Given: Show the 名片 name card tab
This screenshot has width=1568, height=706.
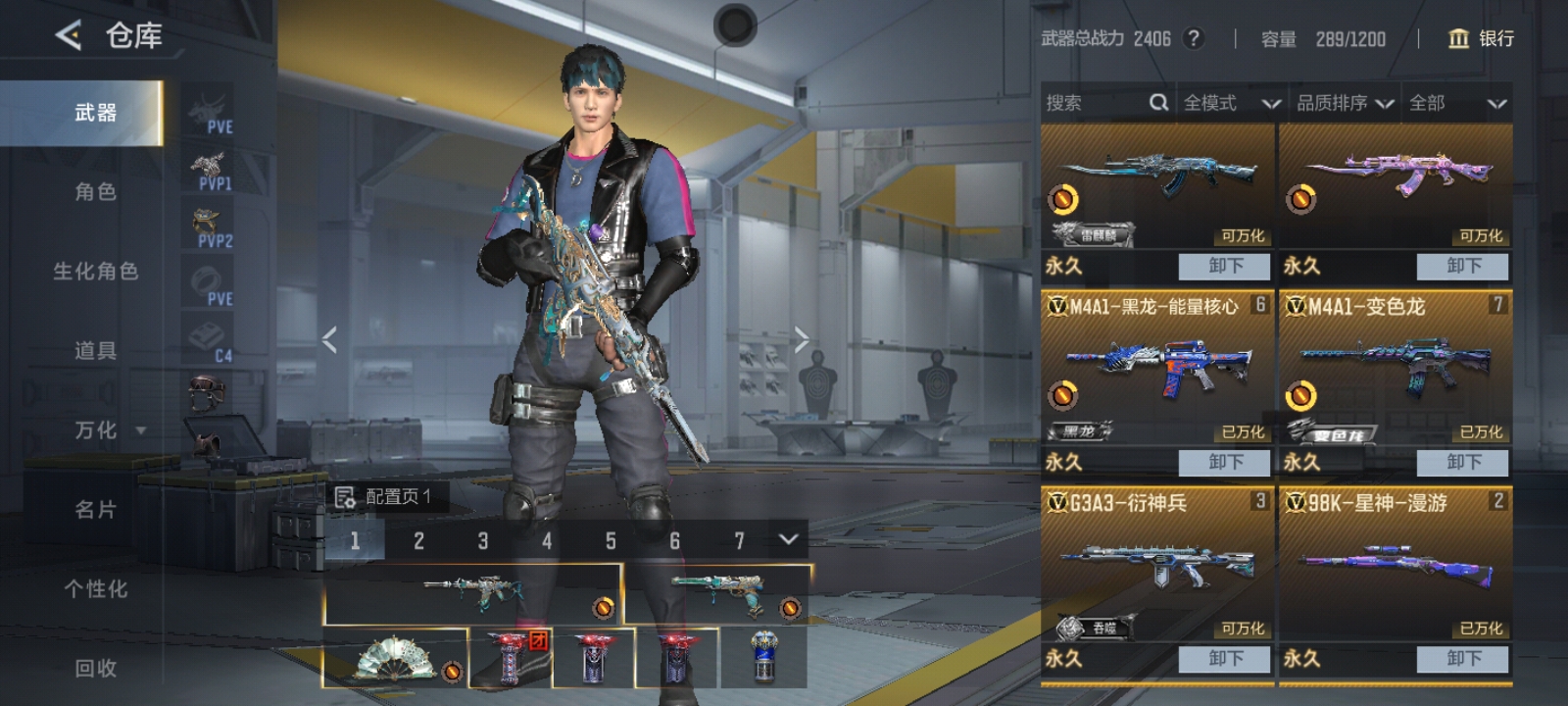Looking at the screenshot, I should click(x=95, y=510).
